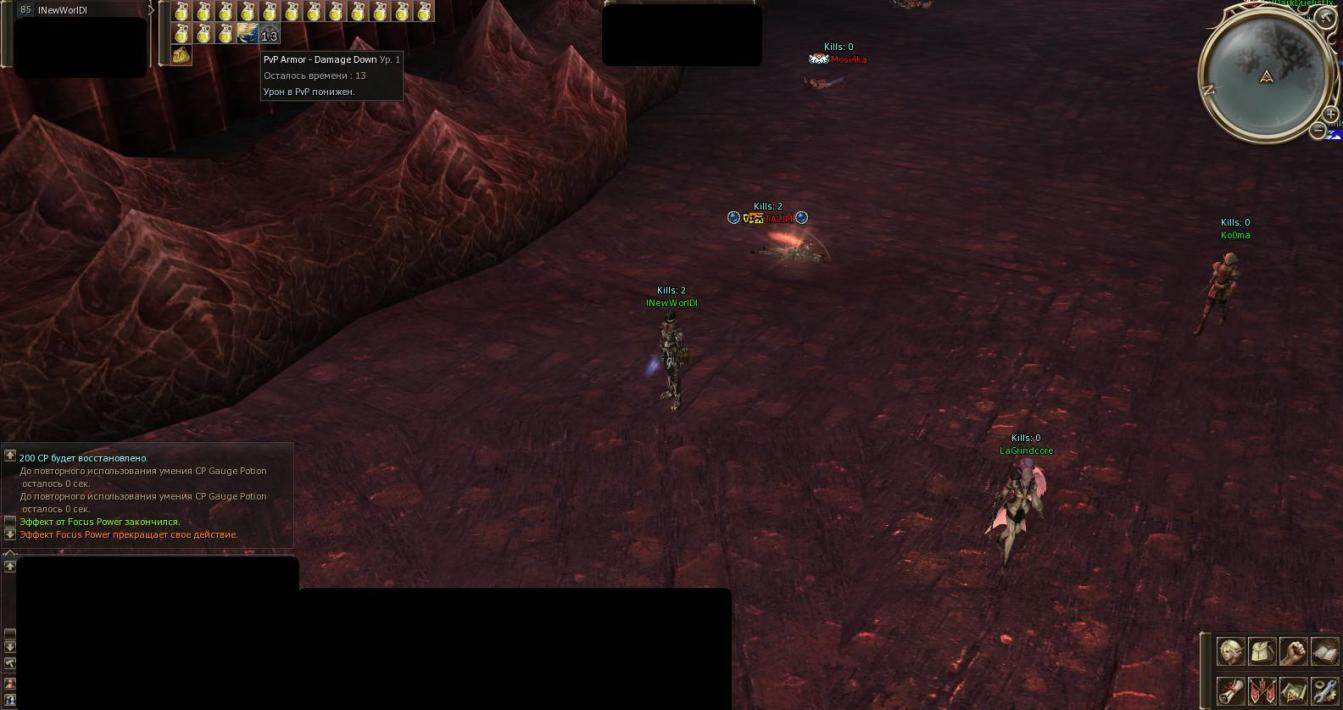Zoom in the minimap with plus button
The height and width of the screenshot is (710, 1343).
1330,115
